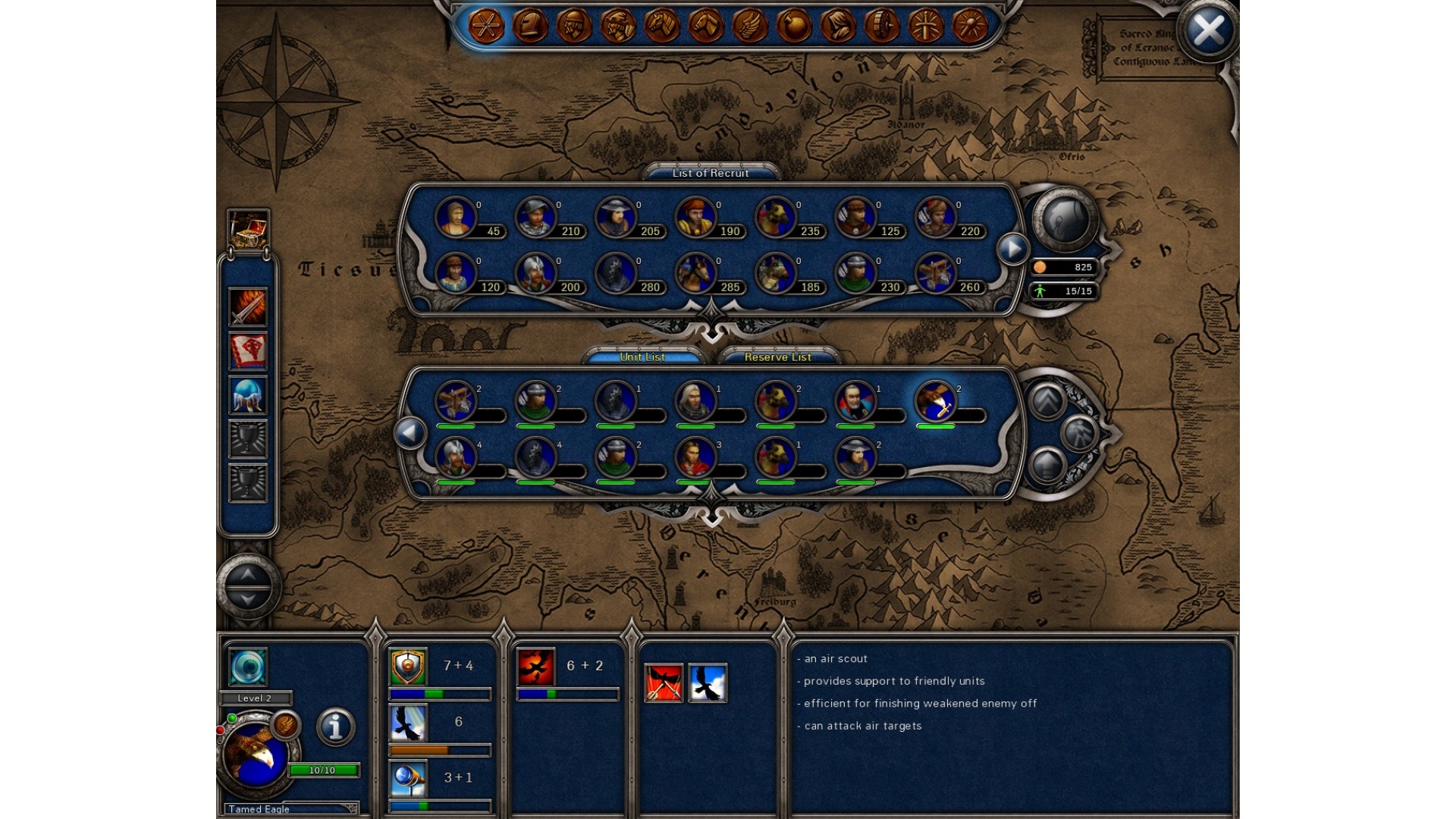Recruit the unit costing 45 gold
The width and height of the screenshot is (1456, 819).
pyautogui.click(x=456, y=217)
